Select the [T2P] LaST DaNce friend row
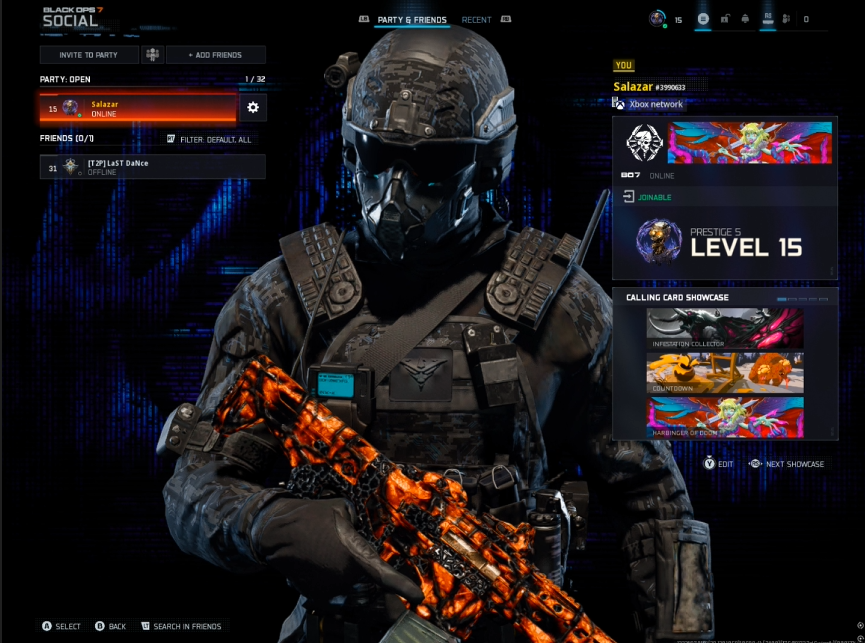The width and height of the screenshot is (865, 643). (x=152, y=167)
